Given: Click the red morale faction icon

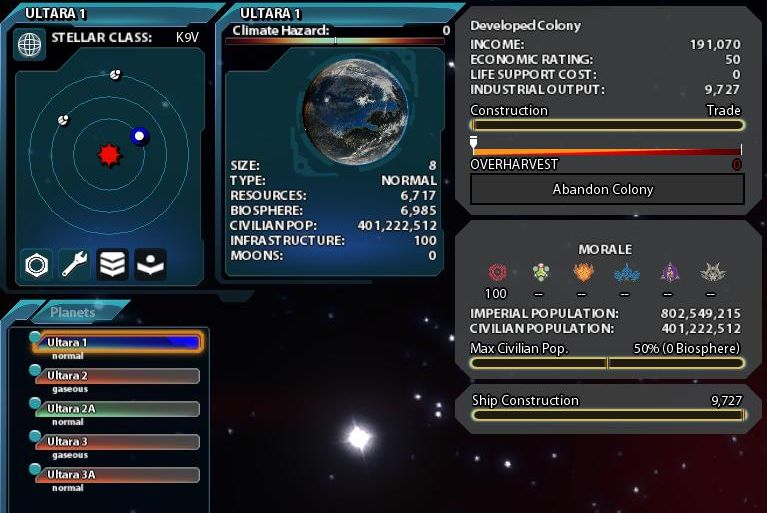Looking at the screenshot, I should (497, 272).
